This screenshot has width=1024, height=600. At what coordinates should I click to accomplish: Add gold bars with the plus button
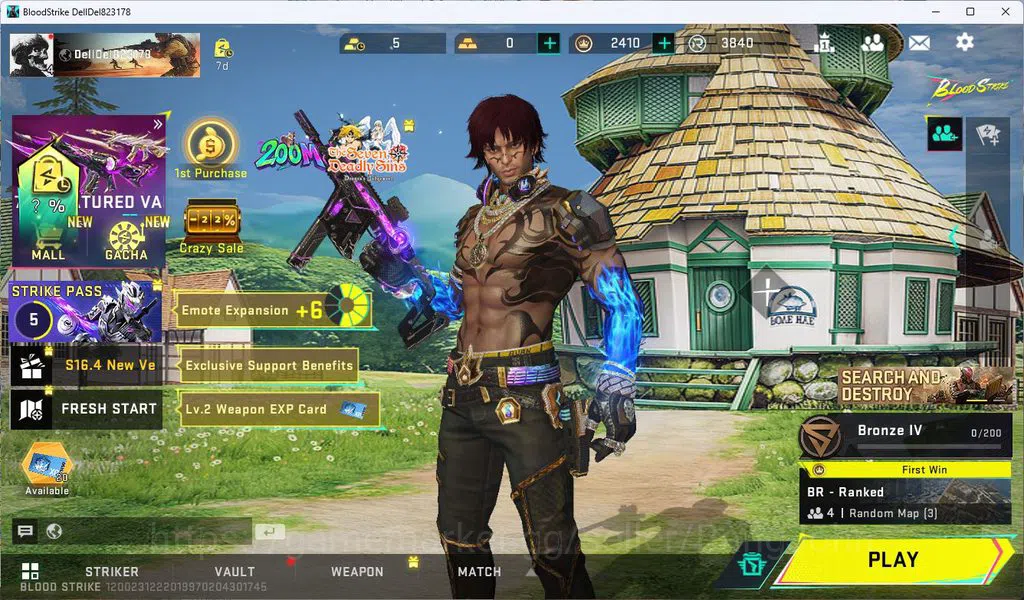tap(549, 43)
